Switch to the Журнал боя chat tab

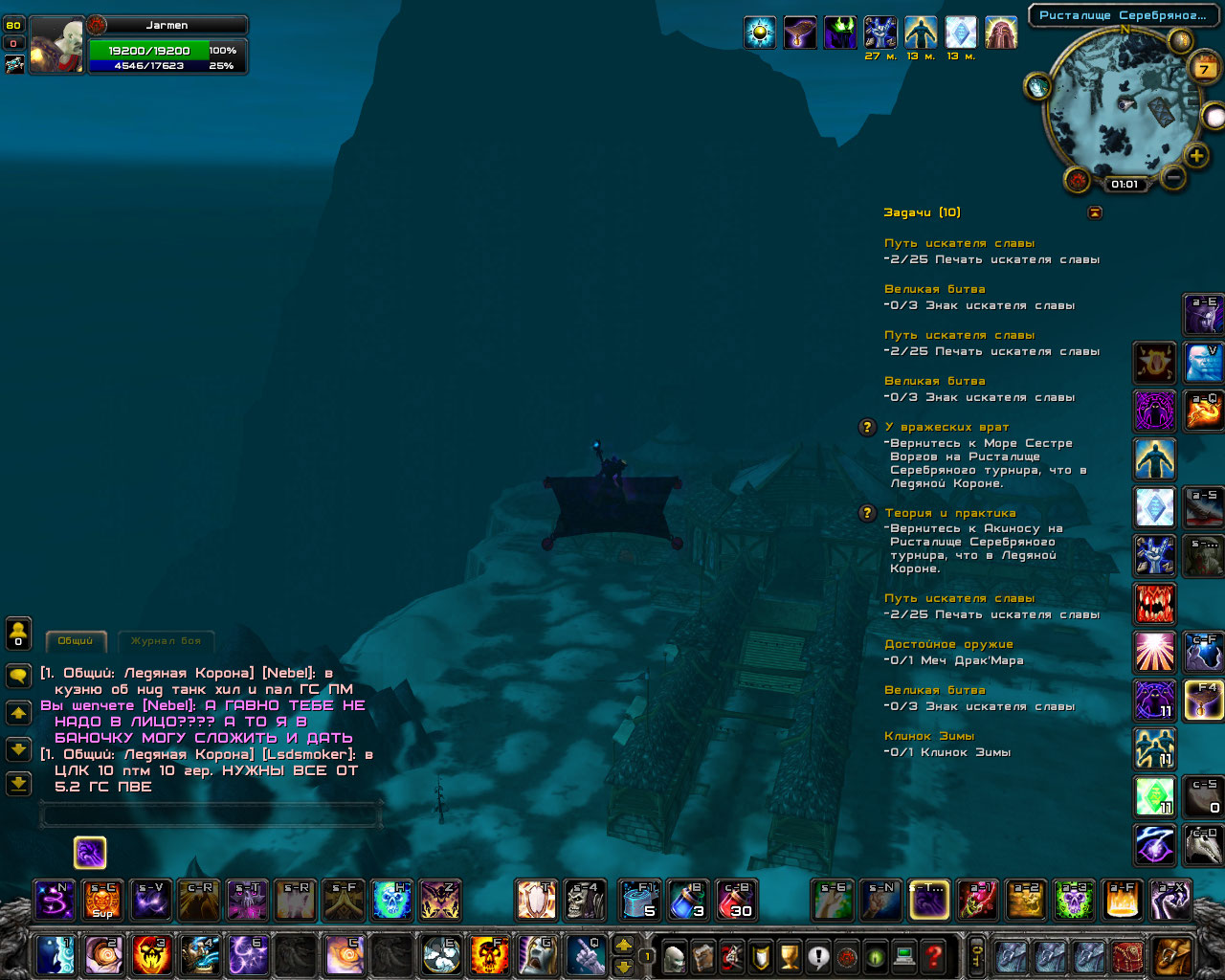point(166,641)
